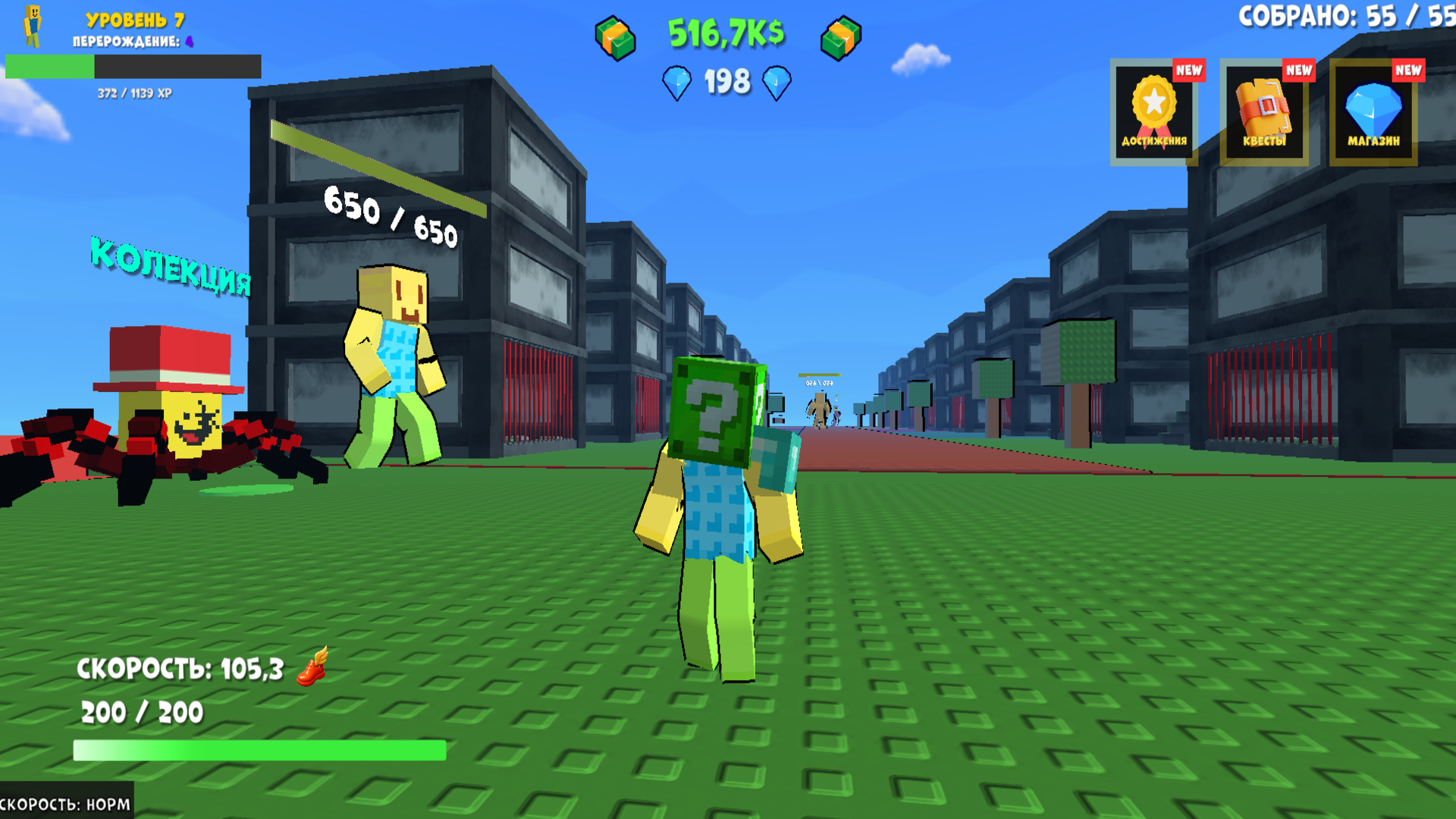This screenshot has width=1456, height=819.
Task: Click the NEW badge on МАГАЗИН
Action: click(x=1409, y=70)
